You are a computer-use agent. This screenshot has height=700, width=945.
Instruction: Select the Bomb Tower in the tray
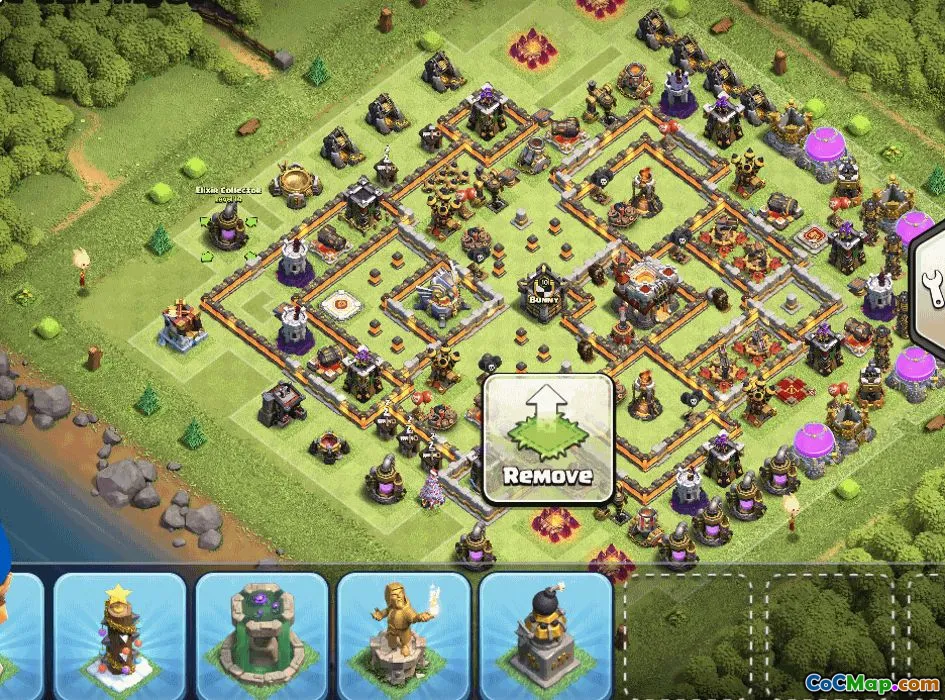tap(545, 636)
